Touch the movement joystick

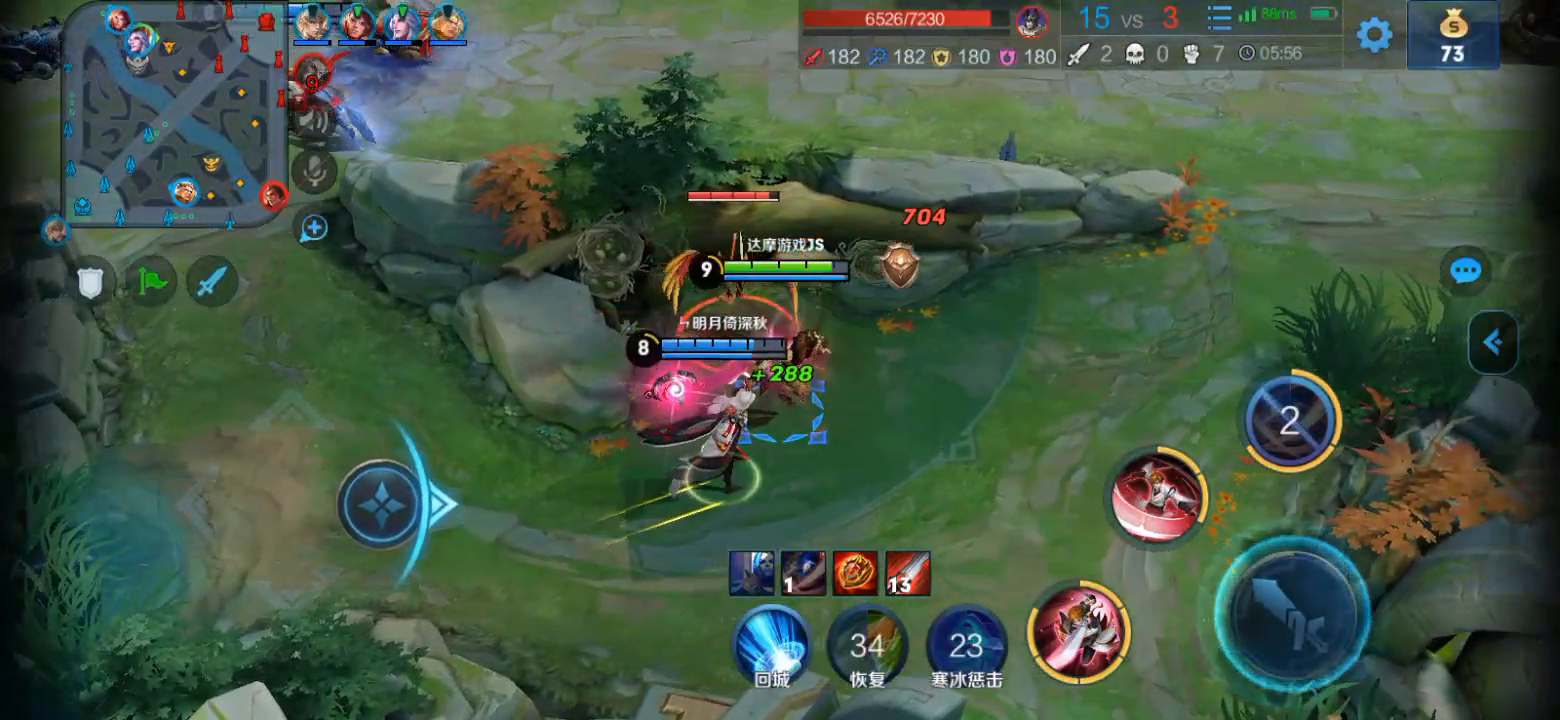coord(382,503)
